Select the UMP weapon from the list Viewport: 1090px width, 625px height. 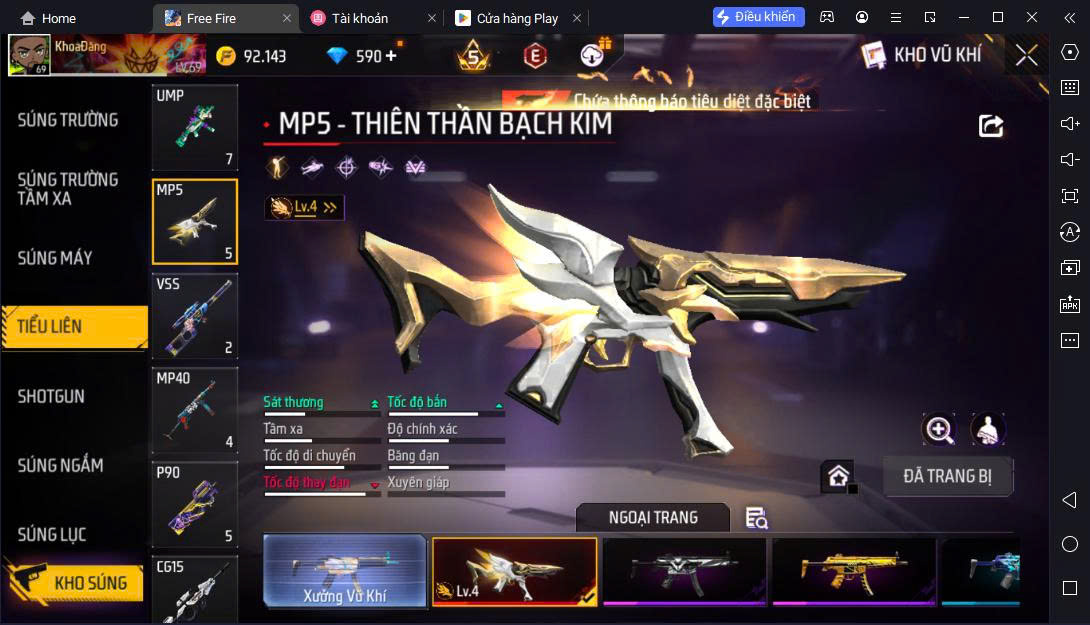[195, 127]
